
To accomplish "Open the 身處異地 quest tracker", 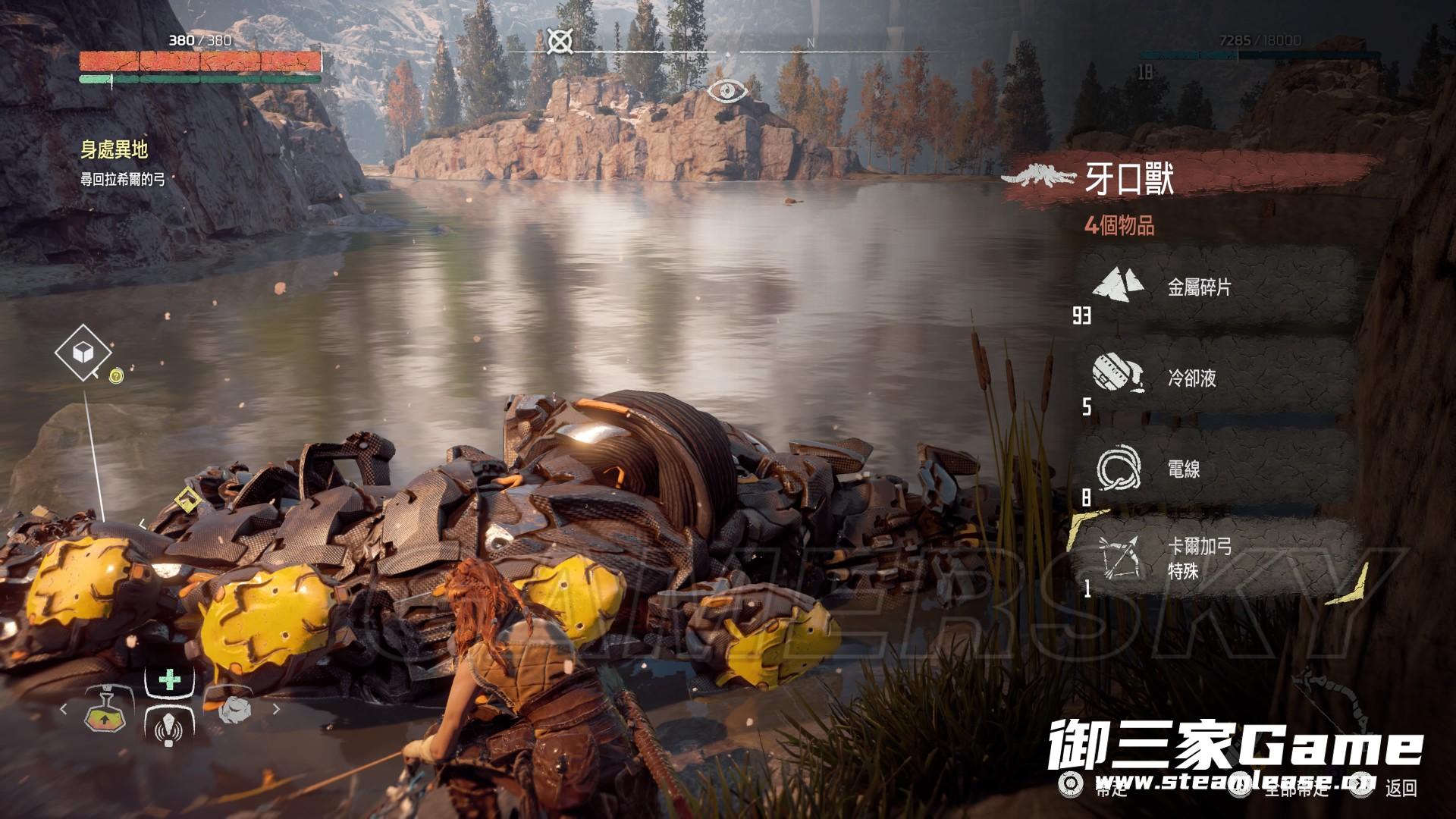I will tap(114, 150).
